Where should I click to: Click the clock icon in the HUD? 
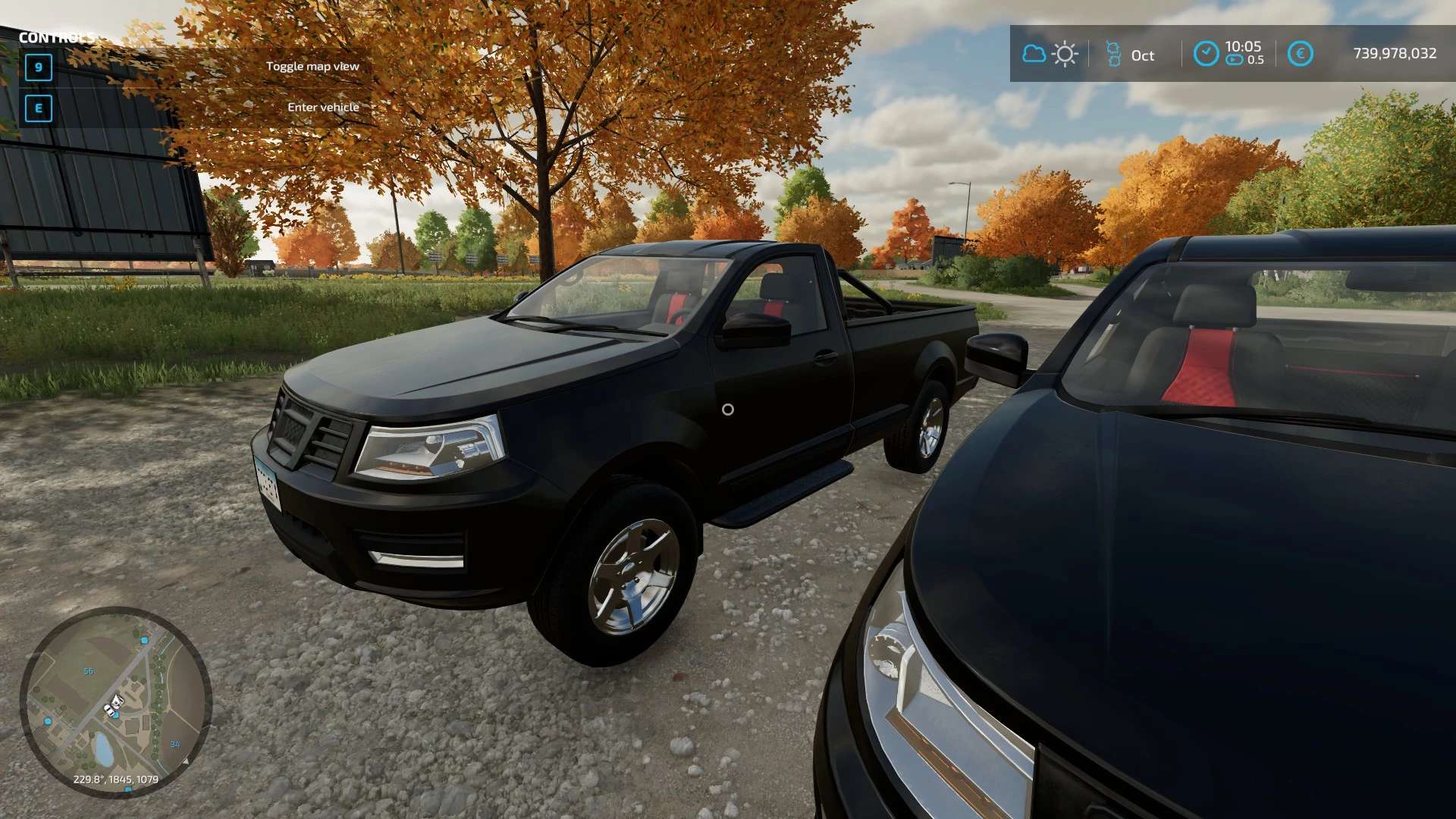1206,54
